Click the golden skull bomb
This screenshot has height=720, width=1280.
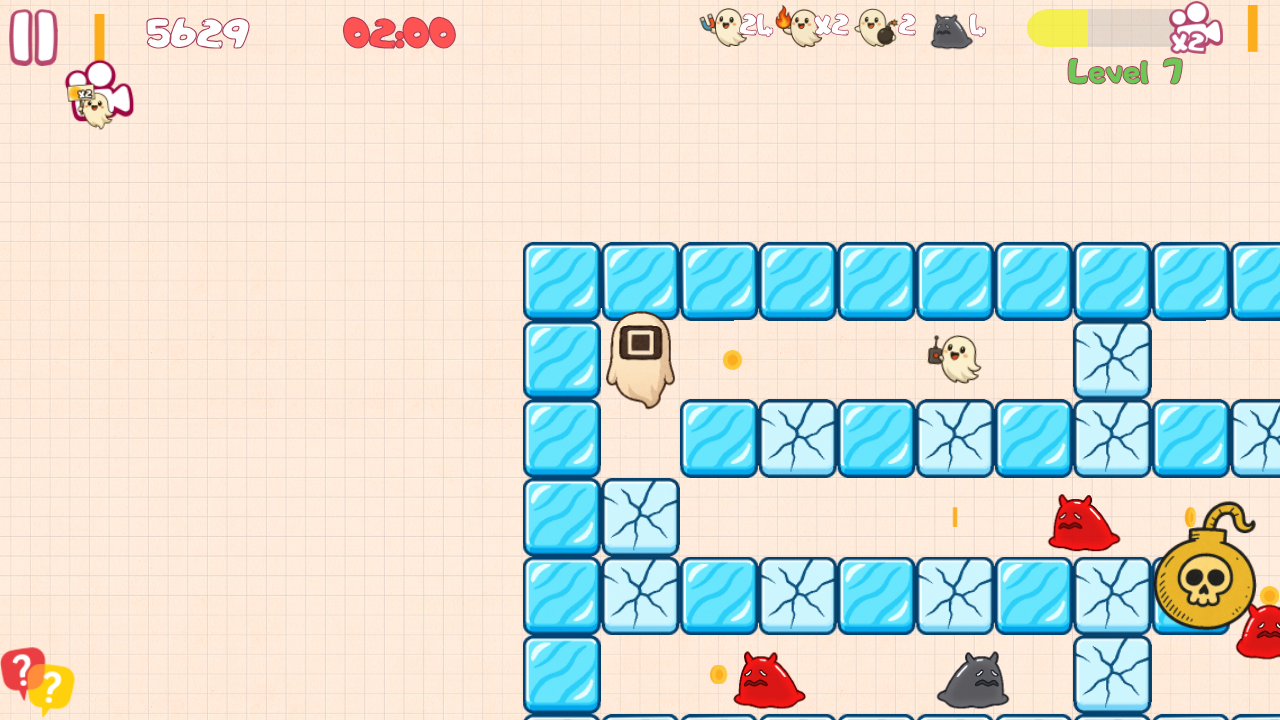[x=1204, y=580]
